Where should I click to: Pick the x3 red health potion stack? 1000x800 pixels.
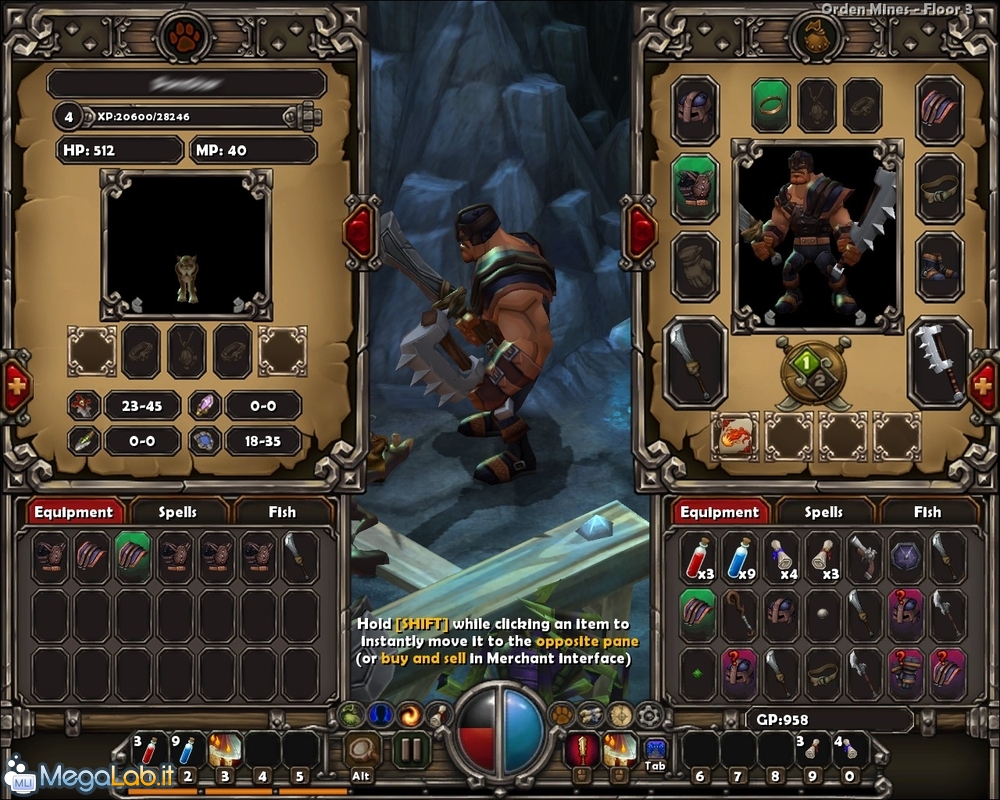[699, 557]
